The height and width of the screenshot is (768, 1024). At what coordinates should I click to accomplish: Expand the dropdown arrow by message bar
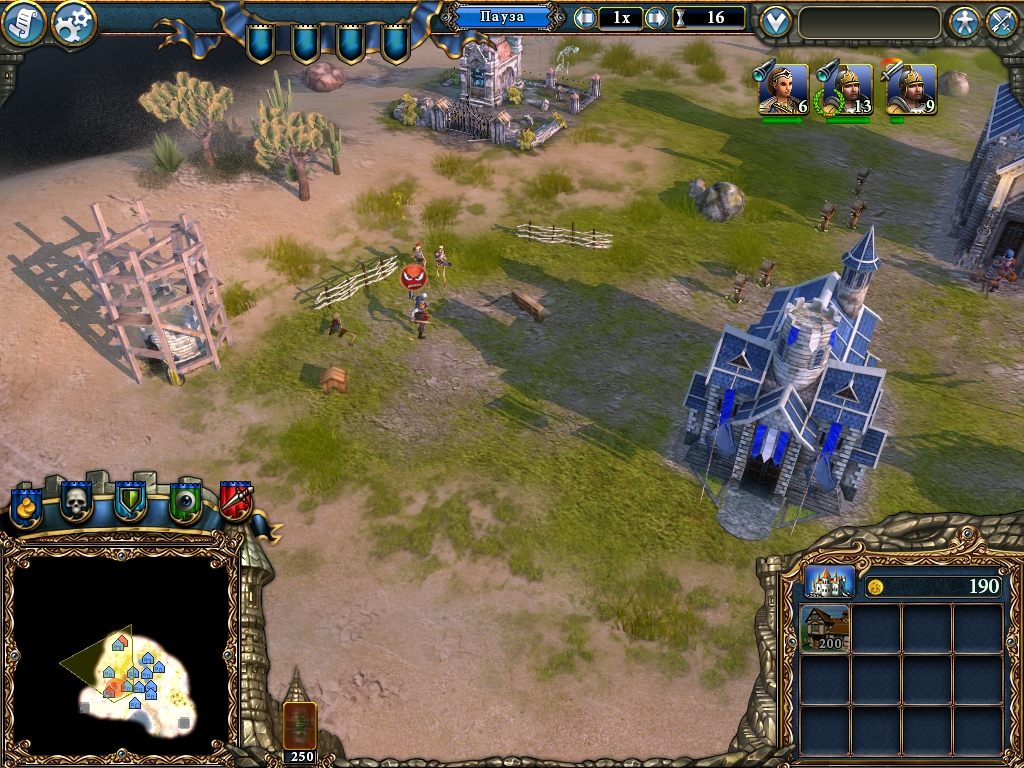775,21
